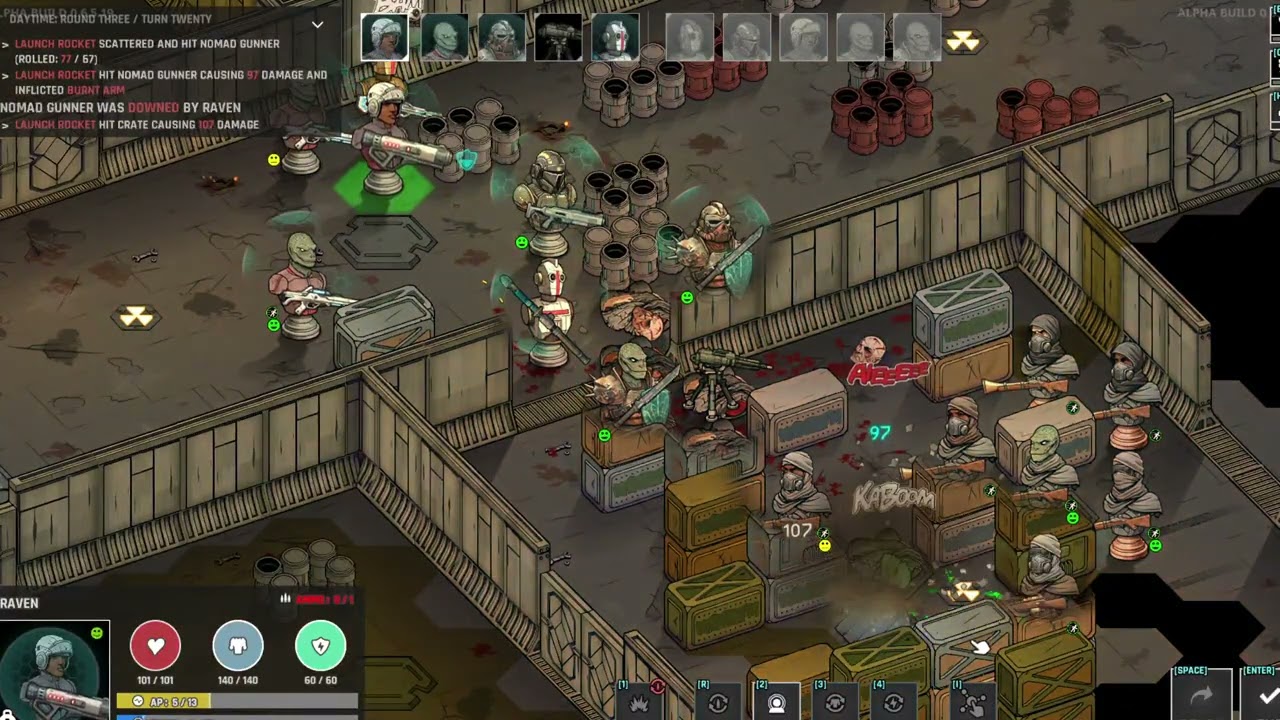Switch to next unit with arrow button

(x=1201, y=695)
